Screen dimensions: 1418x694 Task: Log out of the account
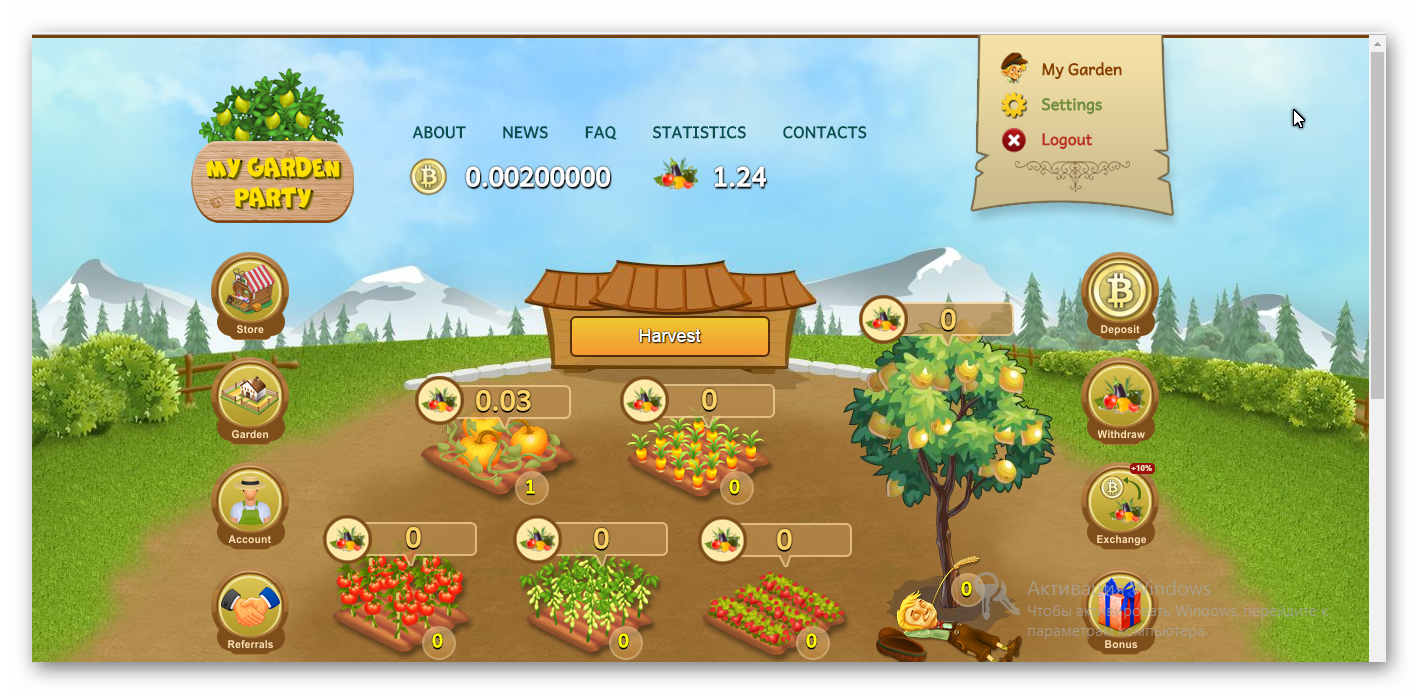pos(1066,140)
